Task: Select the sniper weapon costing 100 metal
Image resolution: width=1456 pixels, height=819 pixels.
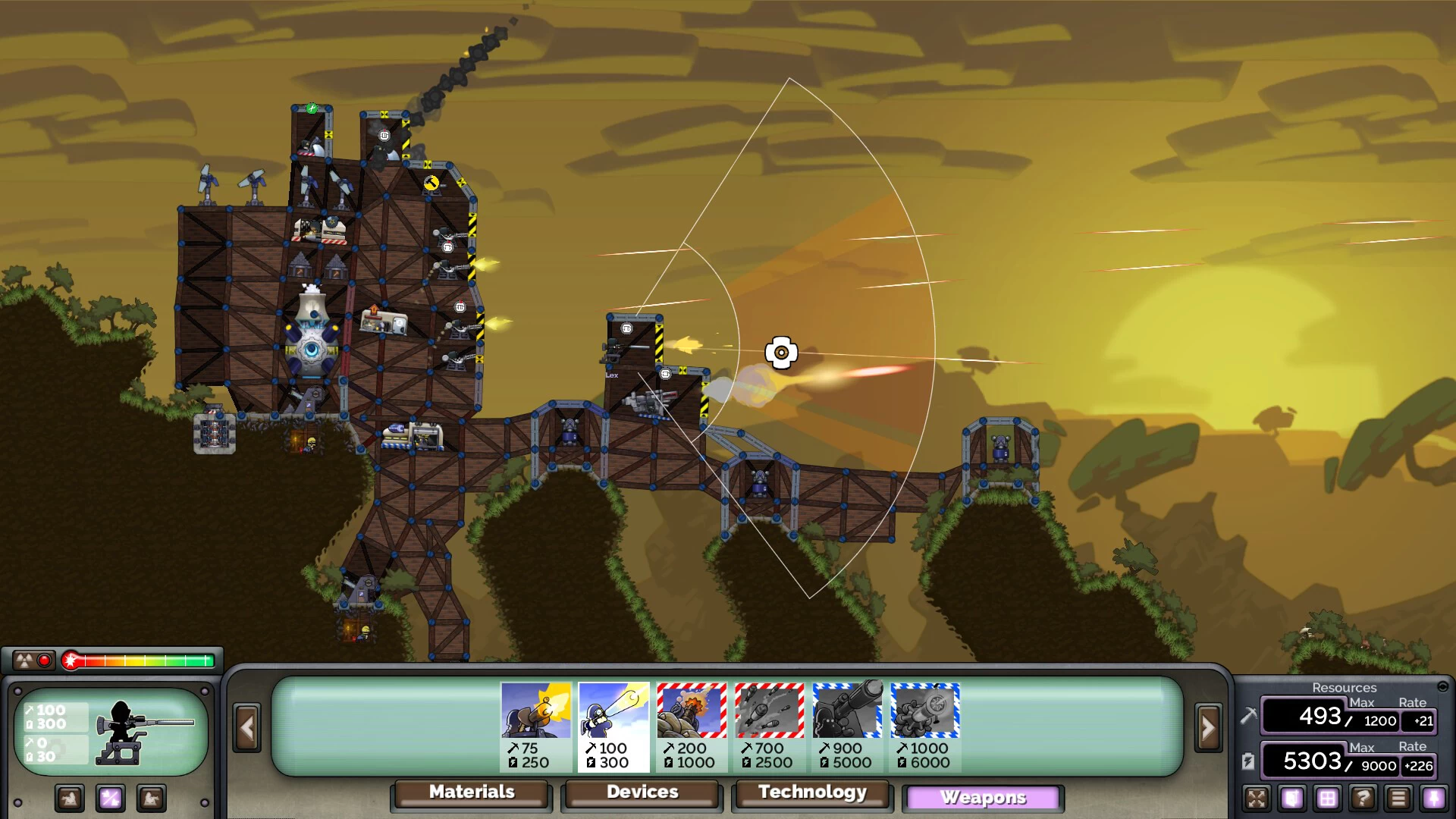Action: (x=613, y=726)
